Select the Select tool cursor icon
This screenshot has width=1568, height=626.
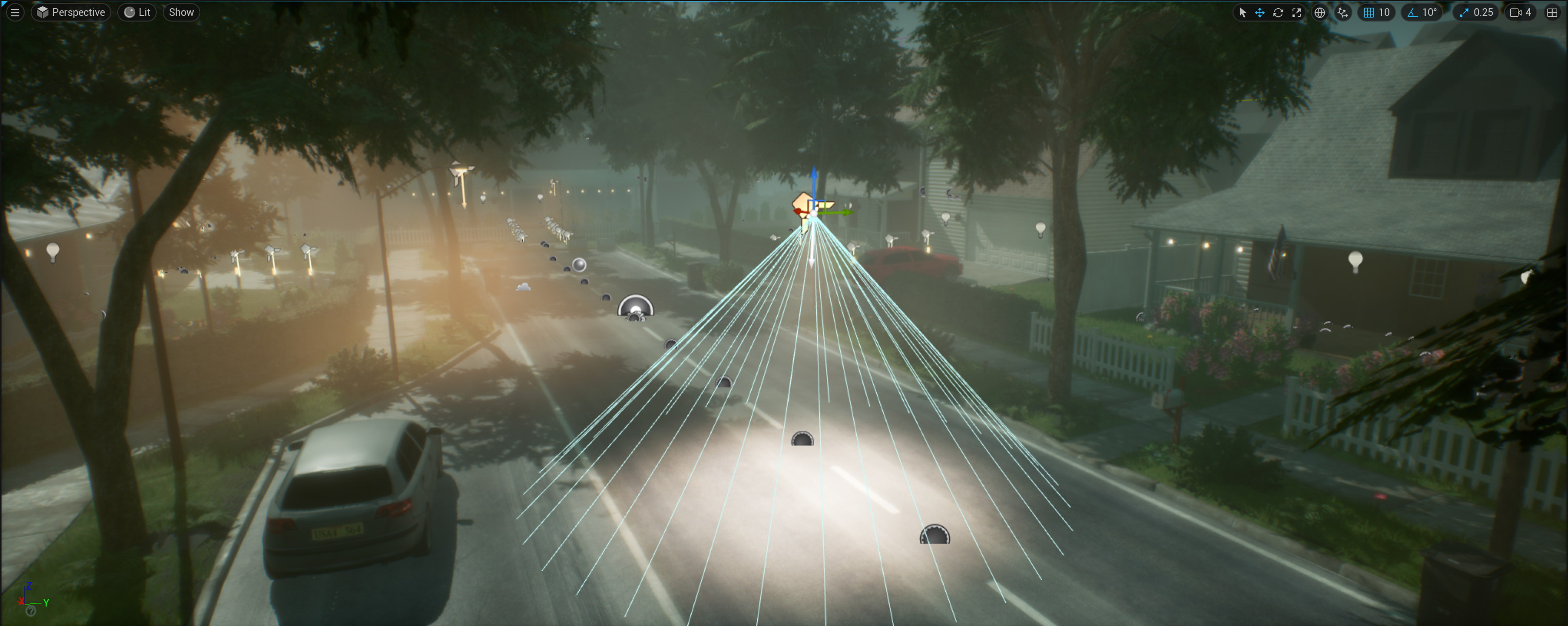(1242, 12)
